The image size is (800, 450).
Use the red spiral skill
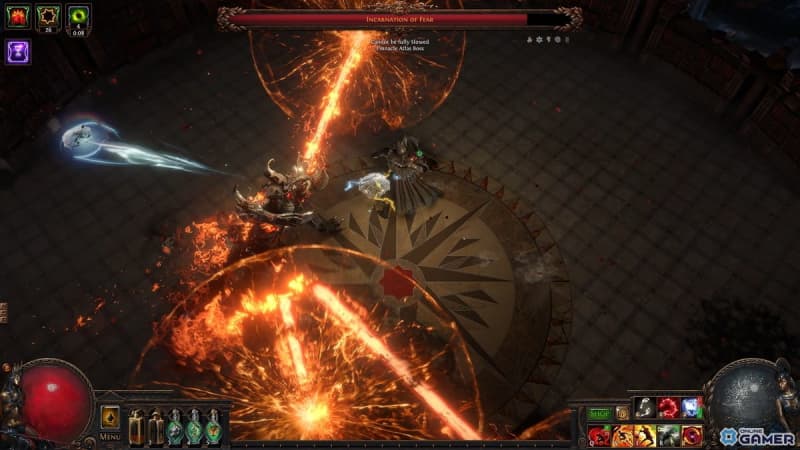(x=668, y=408)
